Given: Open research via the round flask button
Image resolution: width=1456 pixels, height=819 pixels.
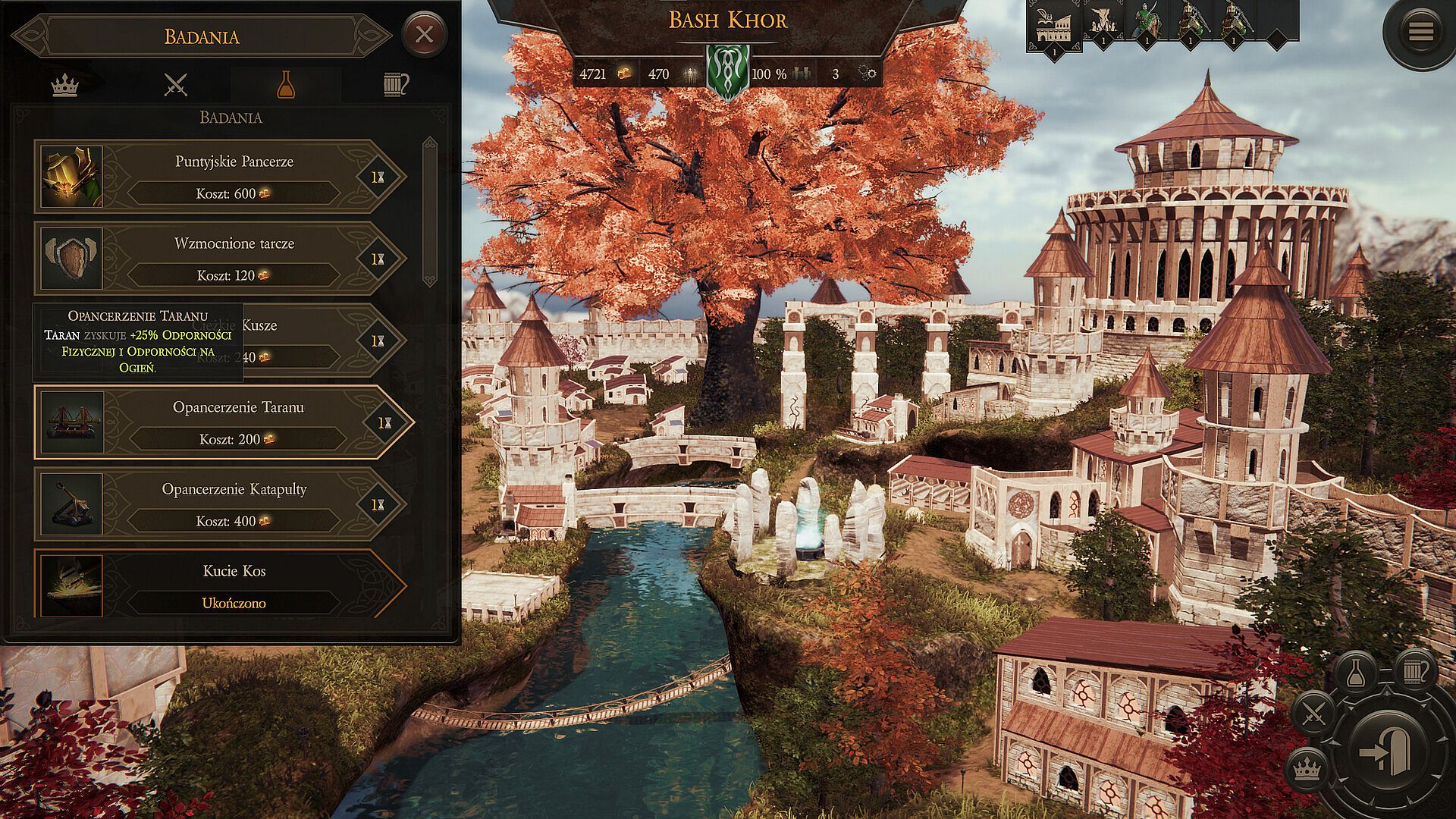Looking at the screenshot, I should 1356,674.
